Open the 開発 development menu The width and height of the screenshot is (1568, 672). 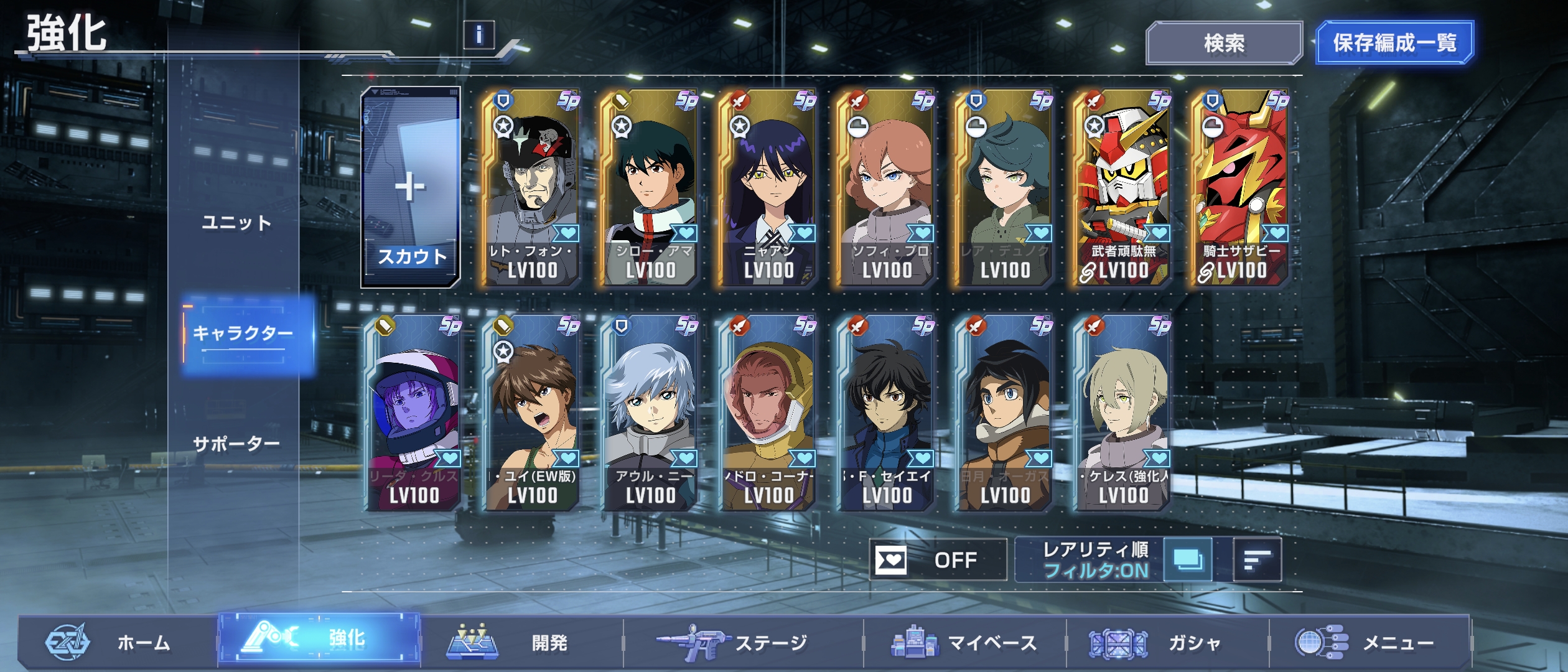click(x=521, y=642)
